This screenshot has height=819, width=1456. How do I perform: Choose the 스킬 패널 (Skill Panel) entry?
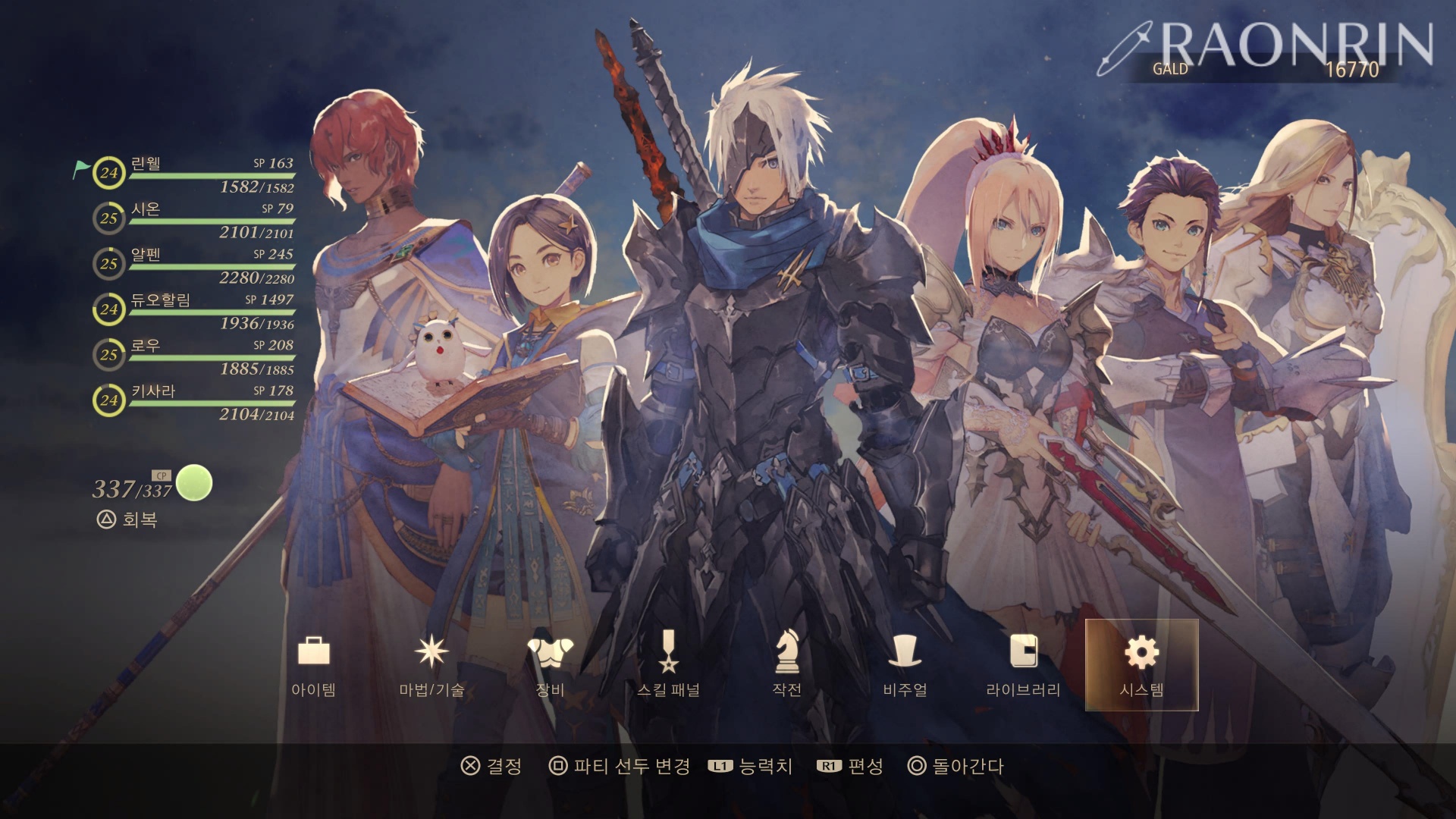pos(668,664)
